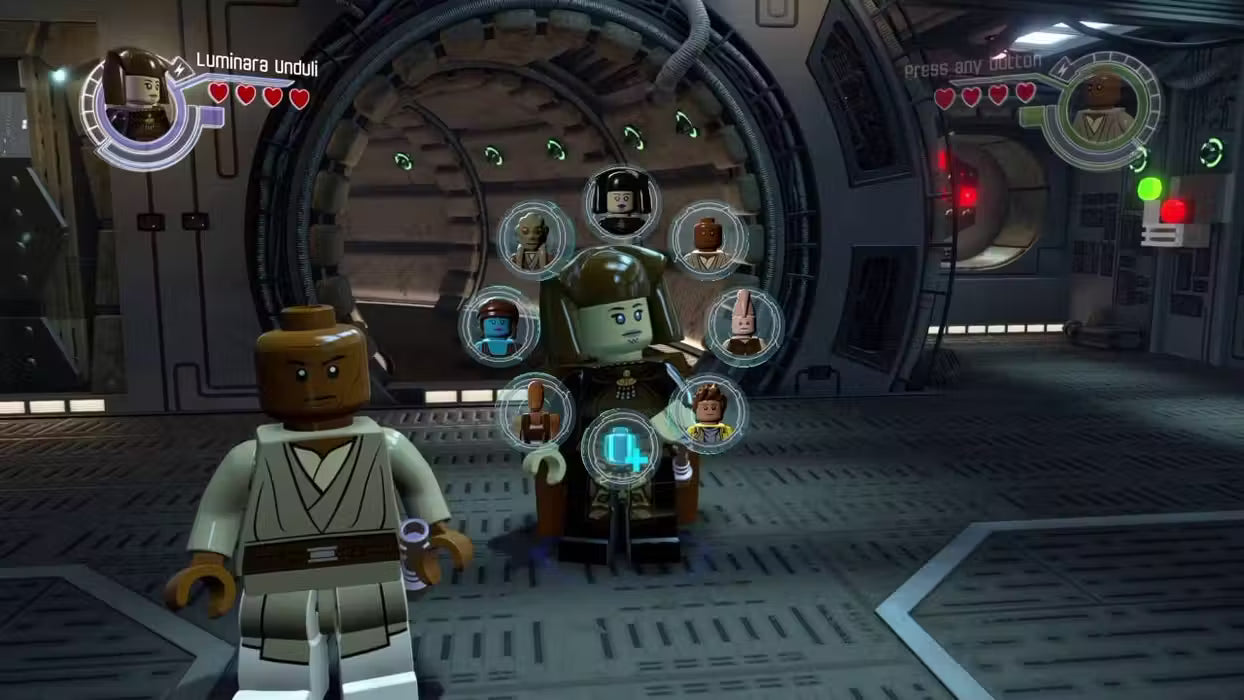Select the brown-haired character in yellow jacket

click(708, 412)
